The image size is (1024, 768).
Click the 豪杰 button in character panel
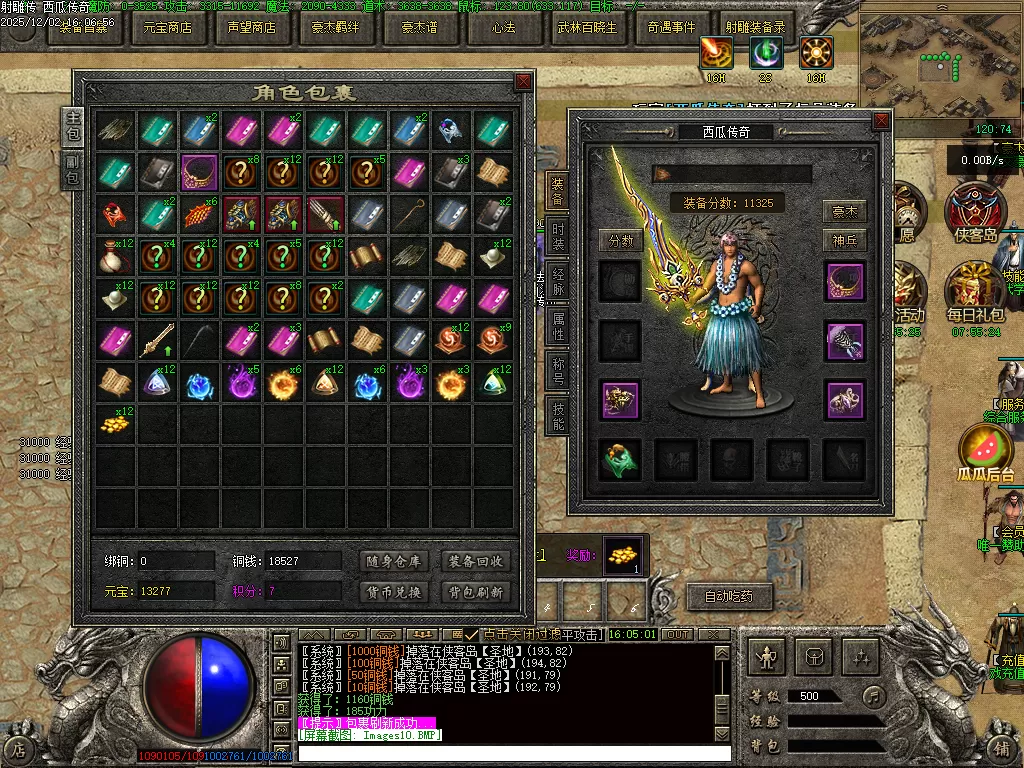[x=845, y=212]
